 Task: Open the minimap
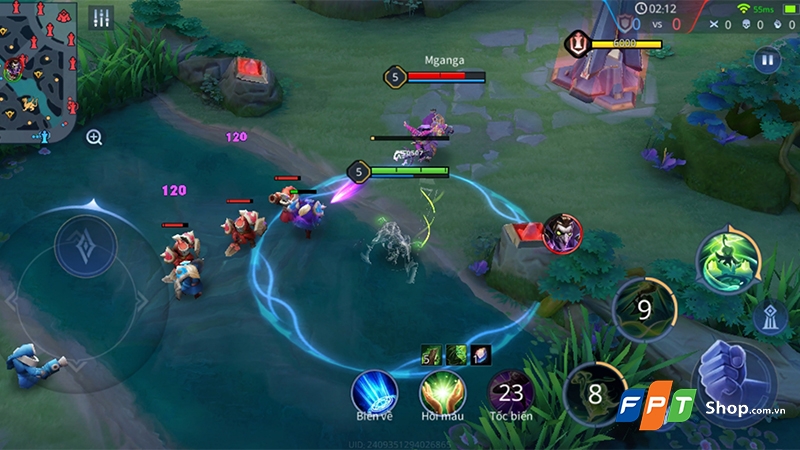click(x=38, y=68)
